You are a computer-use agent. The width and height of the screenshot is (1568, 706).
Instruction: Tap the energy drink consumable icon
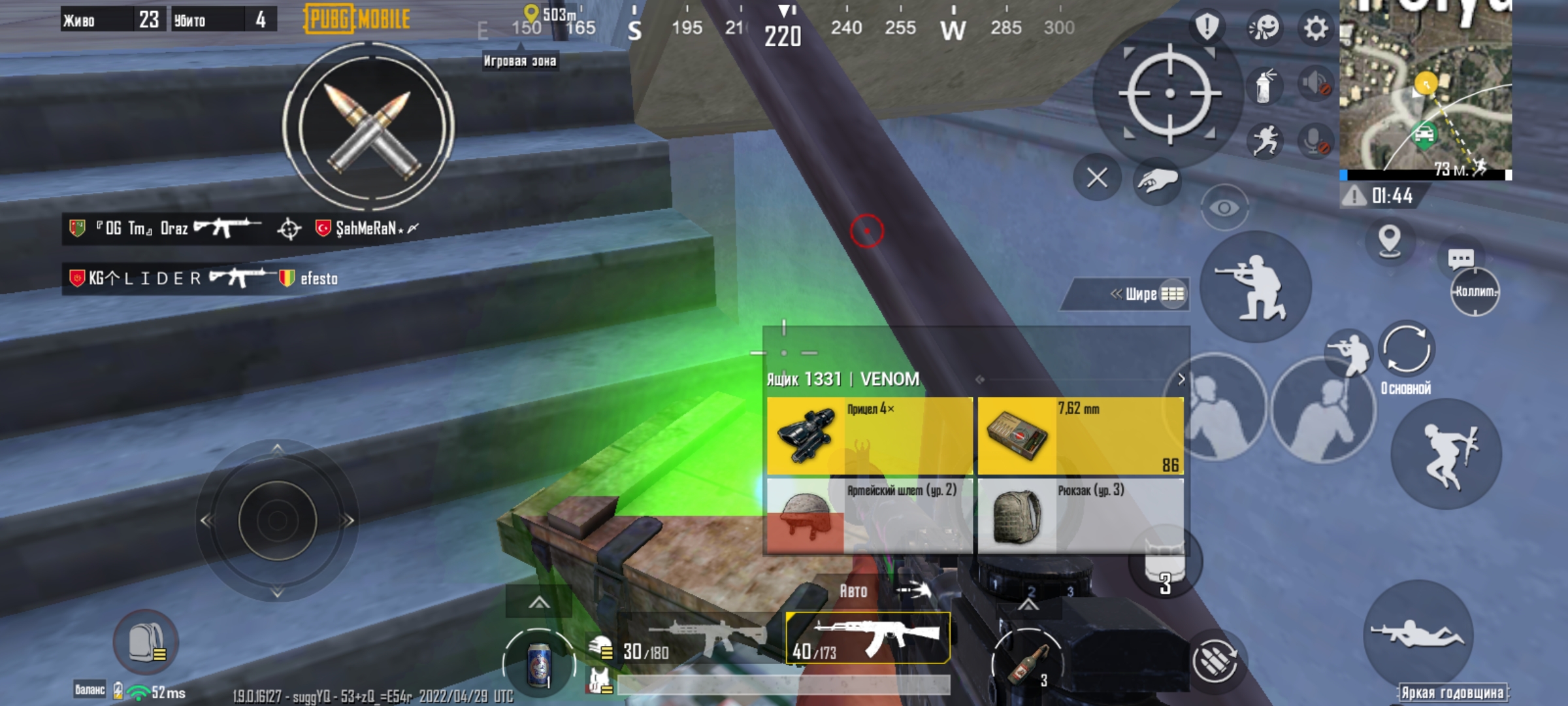(539, 664)
